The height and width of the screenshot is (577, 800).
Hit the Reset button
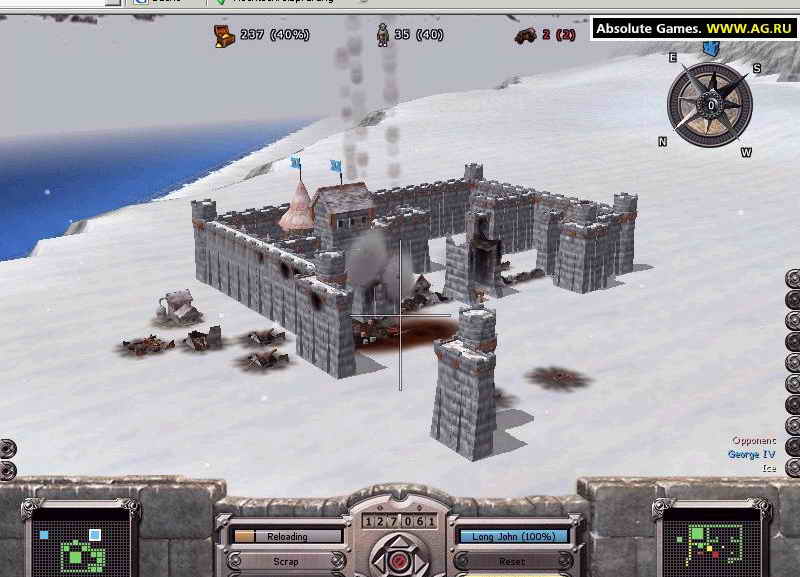pyautogui.click(x=512, y=561)
